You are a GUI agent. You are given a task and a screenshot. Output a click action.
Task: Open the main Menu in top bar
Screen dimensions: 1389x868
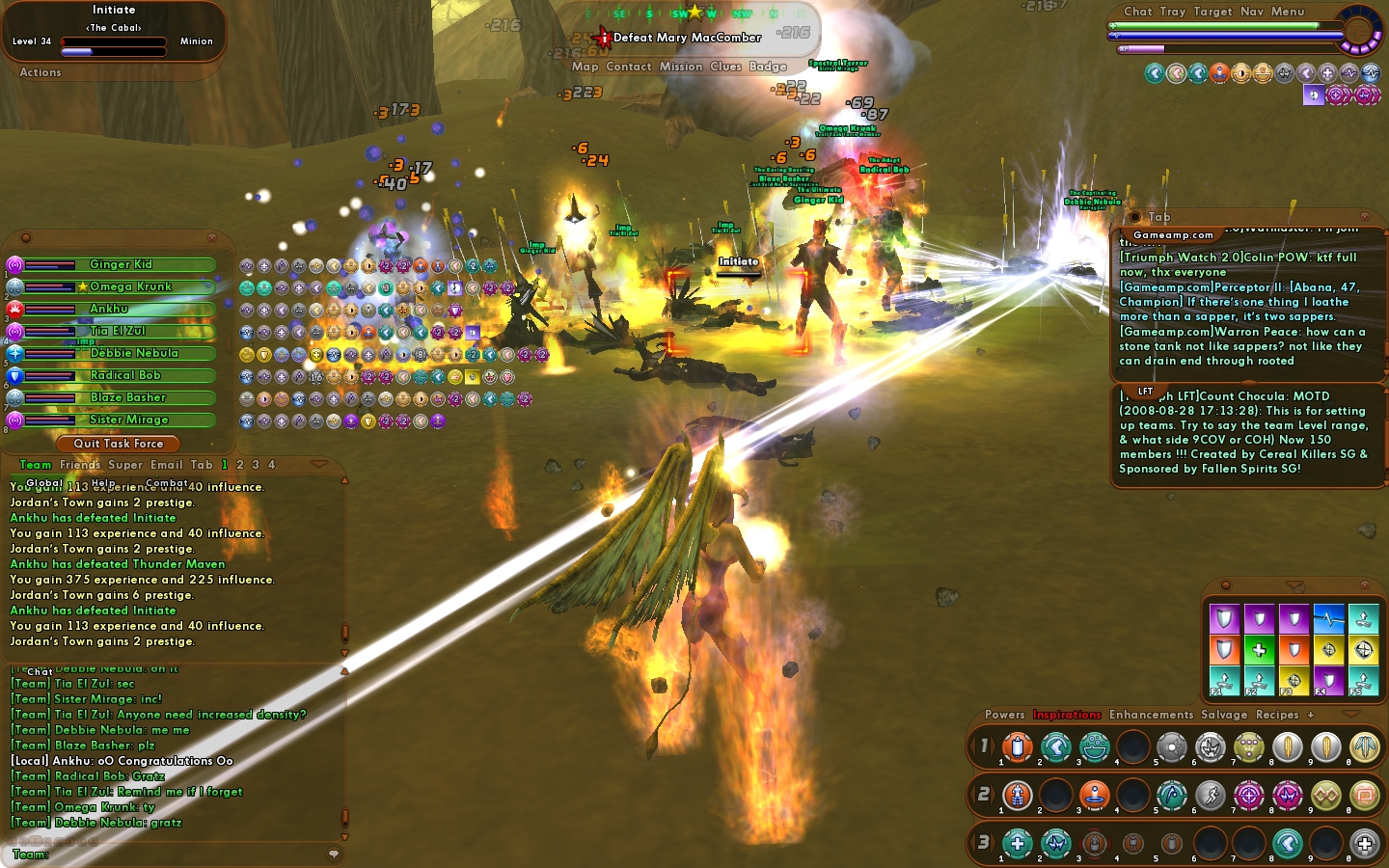pos(1288,12)
